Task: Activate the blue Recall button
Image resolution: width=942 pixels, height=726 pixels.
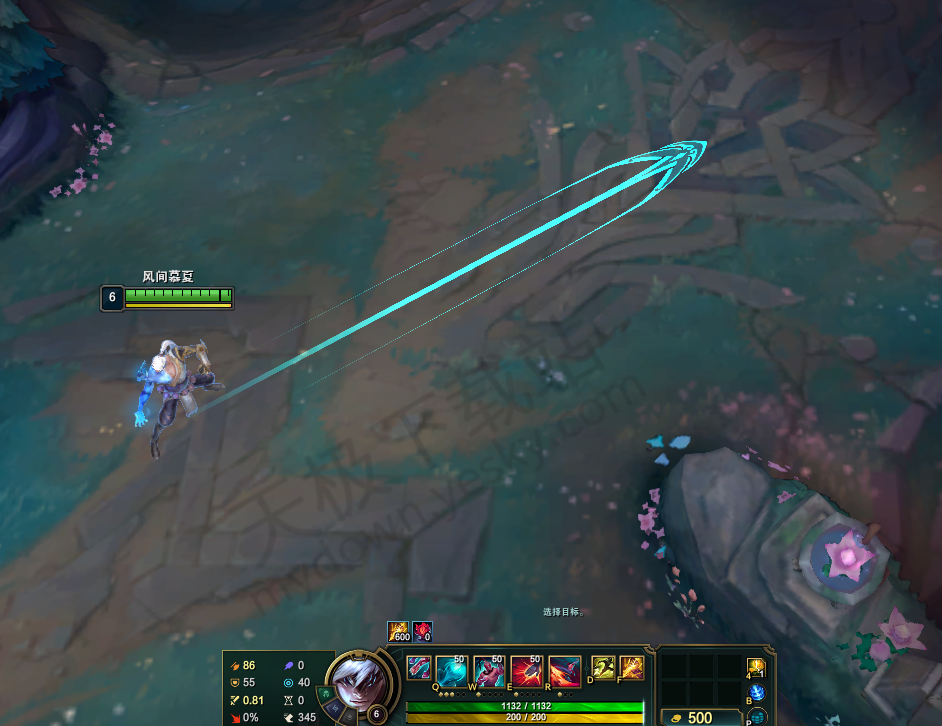Action: click(x=756, y=692)
